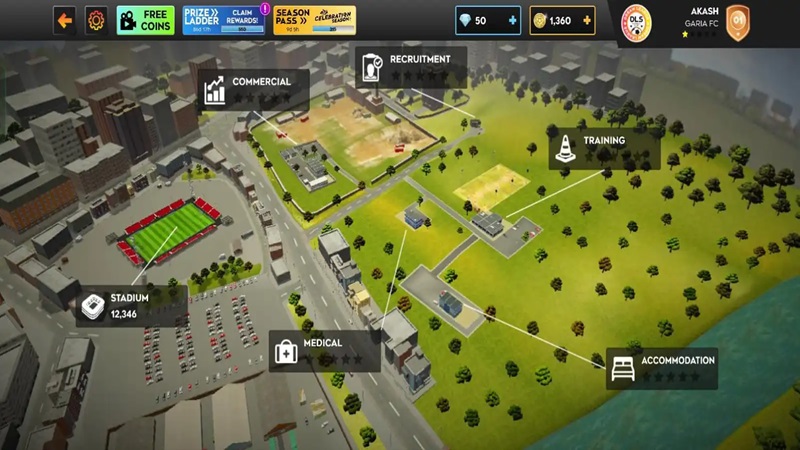The image size is (800, 450).
Task: Claim free coins video offer
Action: tap(145, 20)
